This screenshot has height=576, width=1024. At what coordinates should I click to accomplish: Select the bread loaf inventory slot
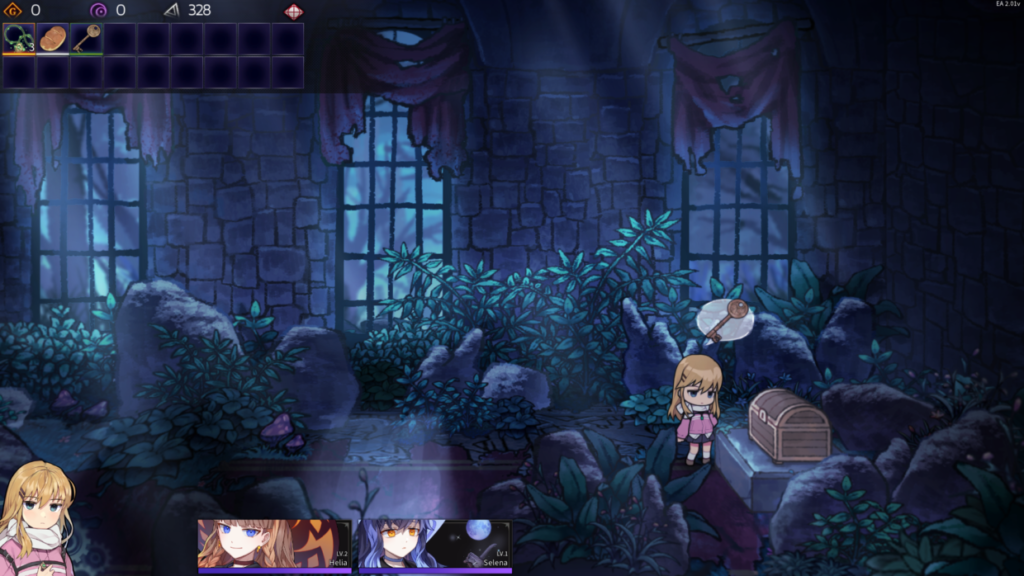[x=53, y=38]
